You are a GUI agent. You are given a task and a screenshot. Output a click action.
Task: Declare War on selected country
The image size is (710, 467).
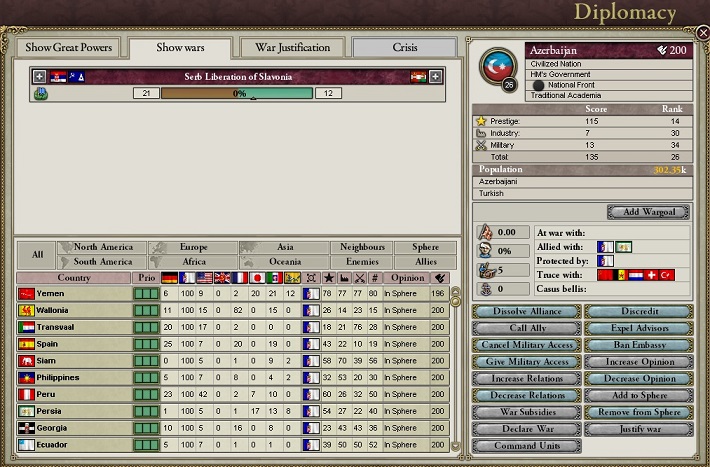point(527,429)
